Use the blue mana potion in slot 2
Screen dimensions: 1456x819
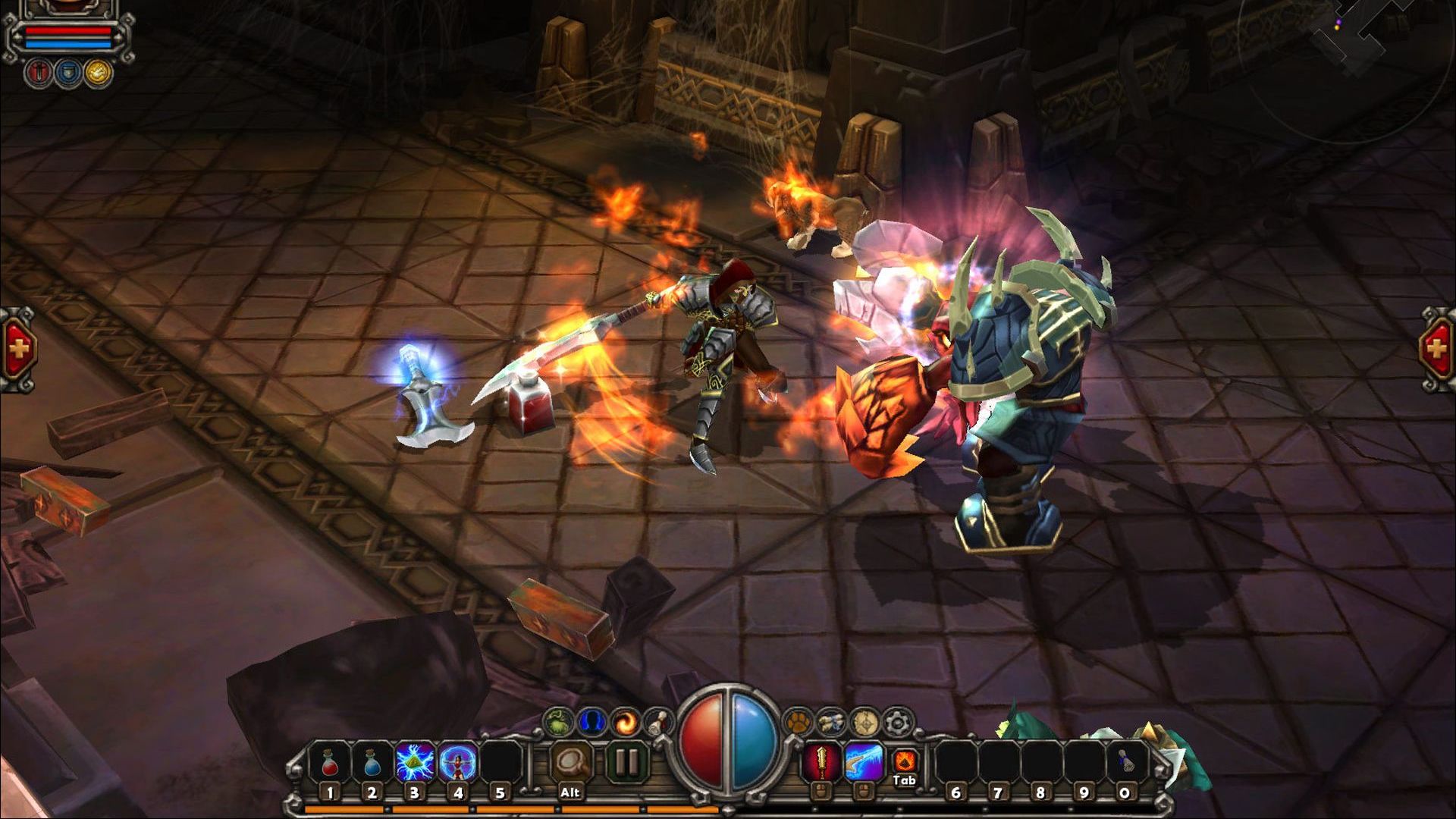(371, 762)
